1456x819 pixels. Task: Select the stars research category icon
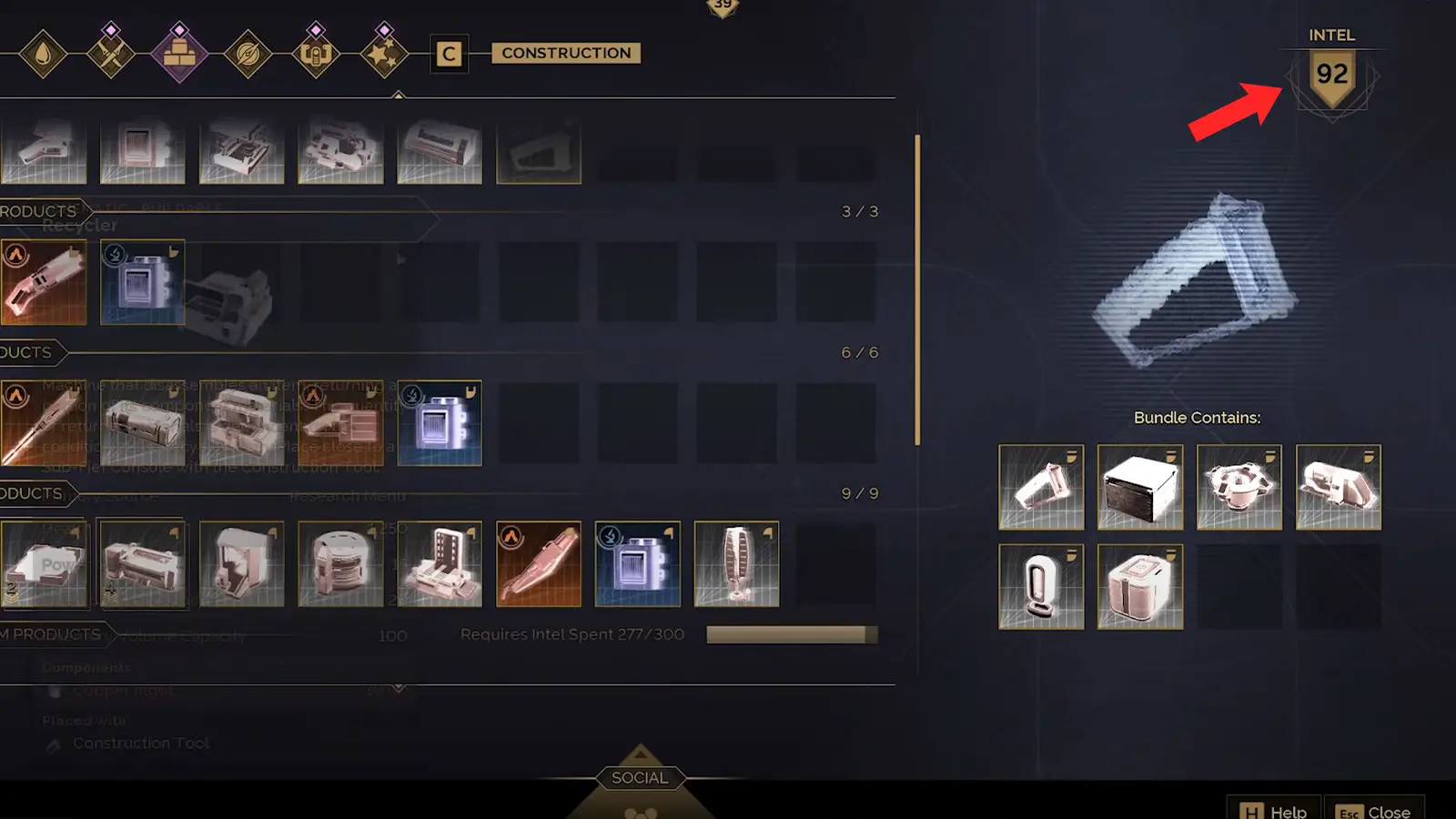click(384, 52)
